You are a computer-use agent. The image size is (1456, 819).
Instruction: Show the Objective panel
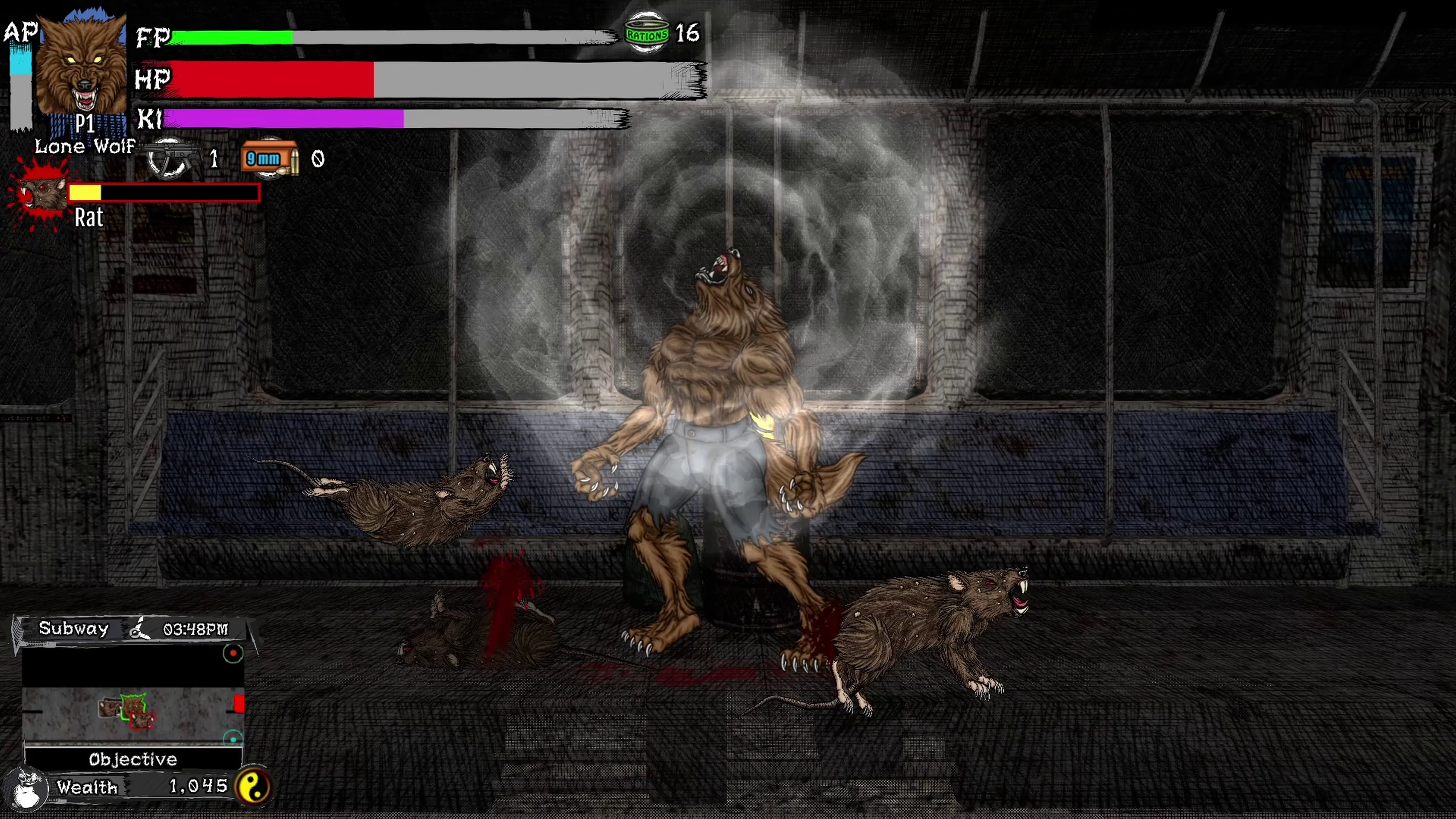pyautogui.click(x=133, y=759)
